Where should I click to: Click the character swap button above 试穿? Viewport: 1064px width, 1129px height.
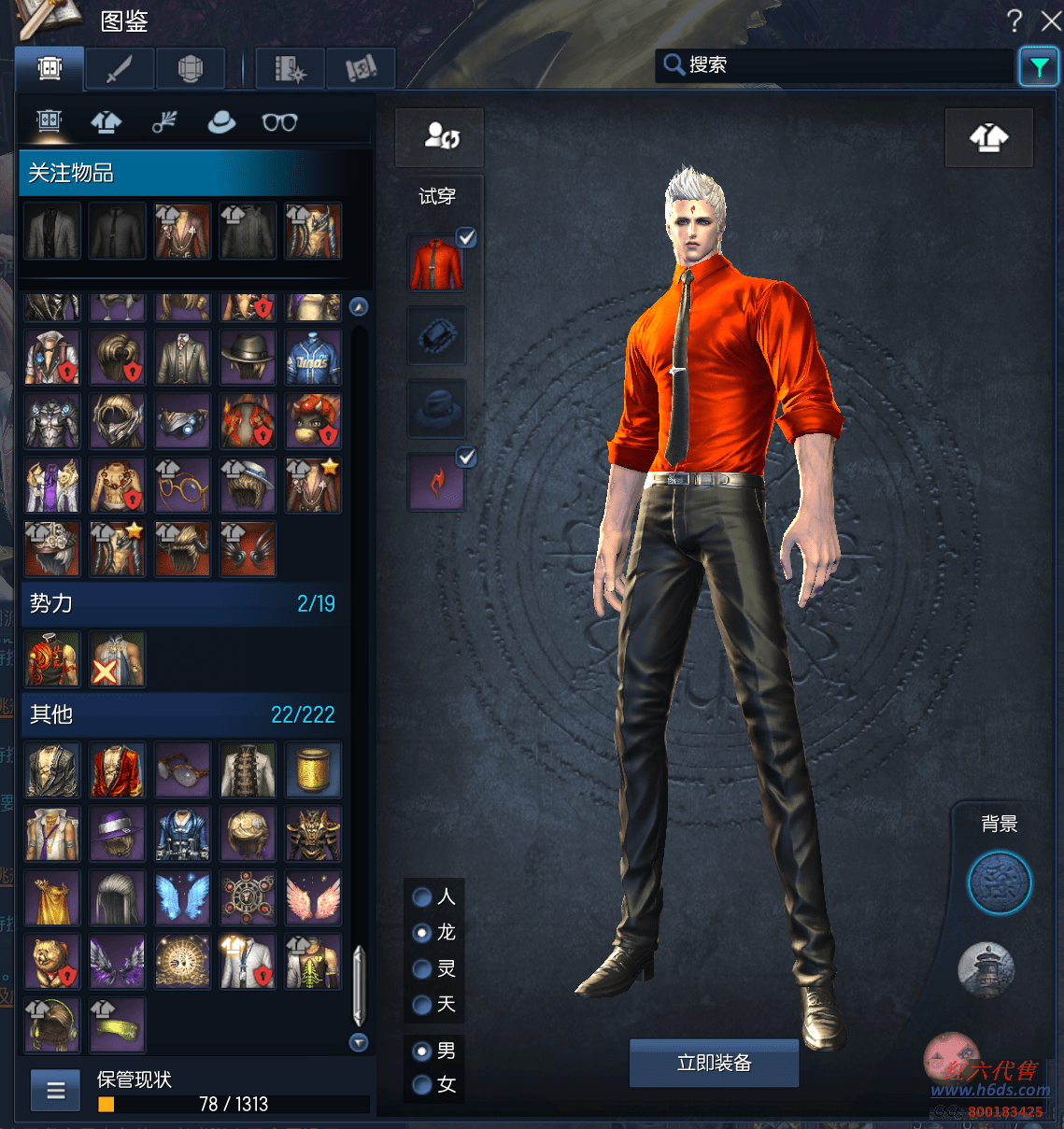coord(440,137)
